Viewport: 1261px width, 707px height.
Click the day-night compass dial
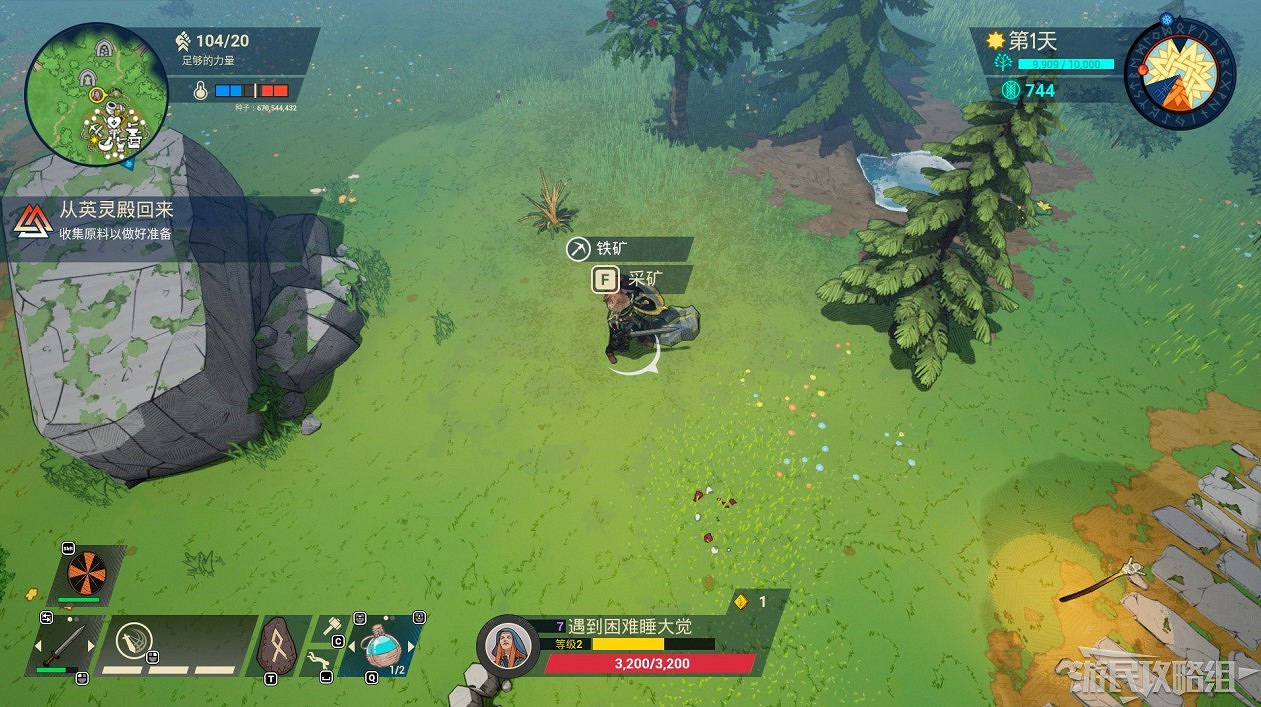(1181, 75)
